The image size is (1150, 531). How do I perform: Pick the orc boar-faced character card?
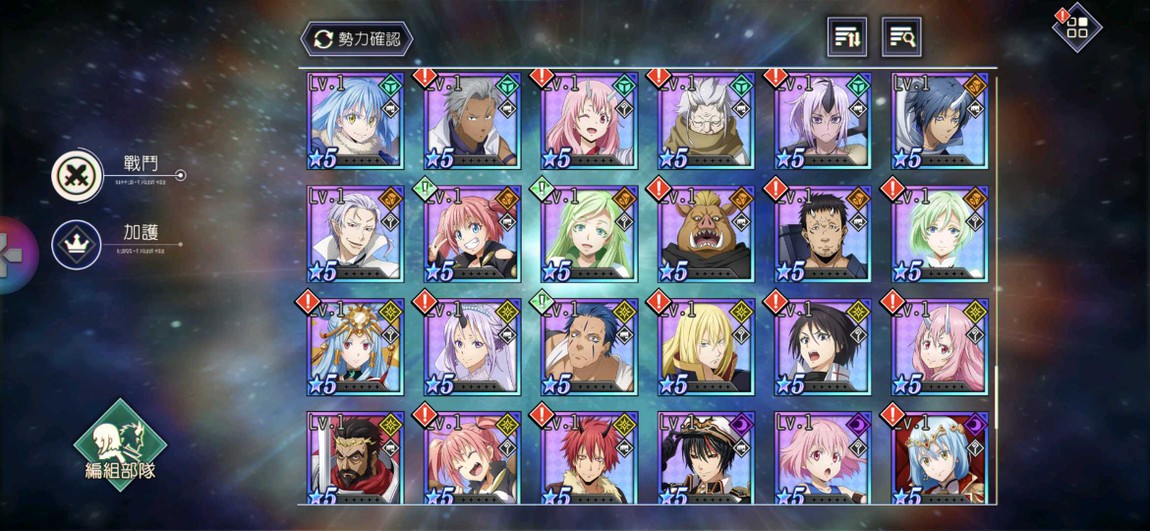[705, 234]
